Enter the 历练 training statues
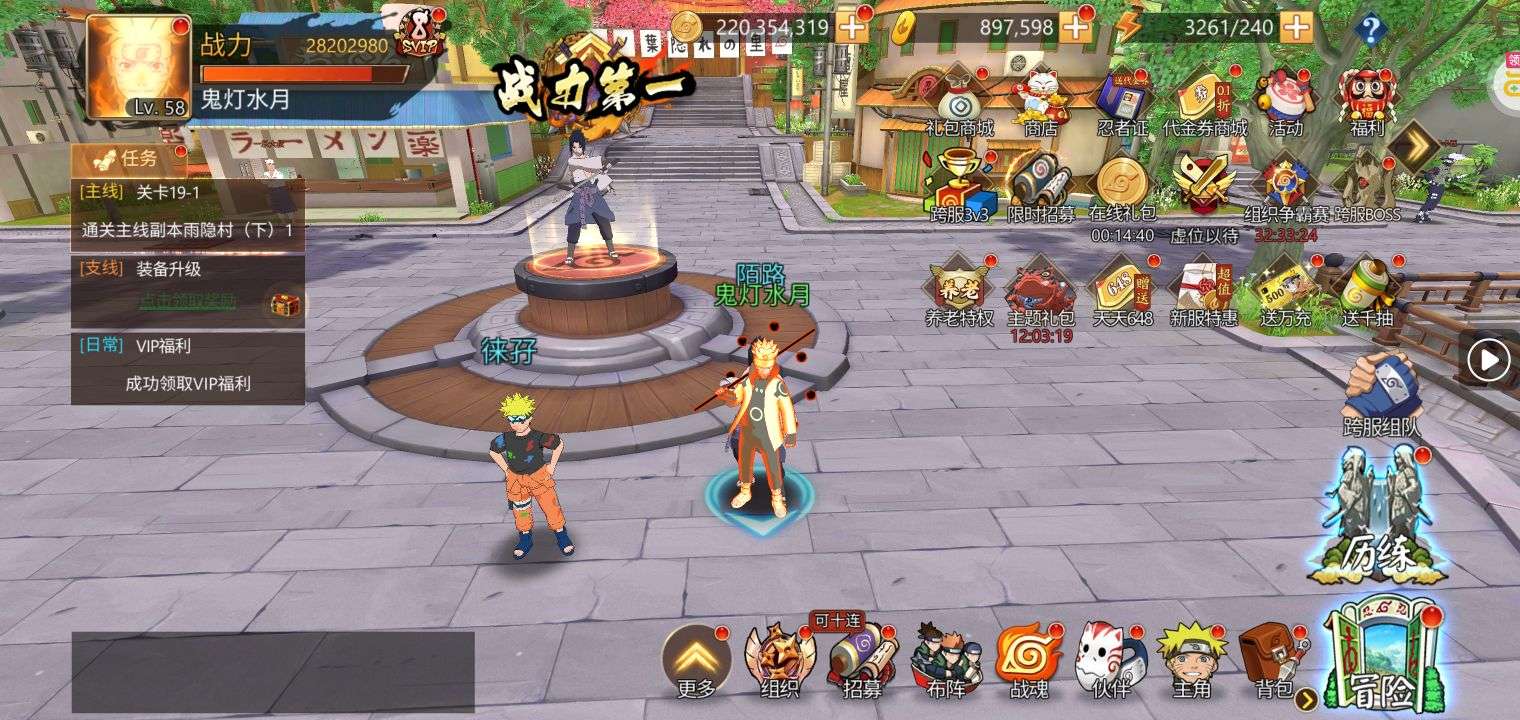The width and height of the screenshot is (1520, 720). (x=1380, y=515)
